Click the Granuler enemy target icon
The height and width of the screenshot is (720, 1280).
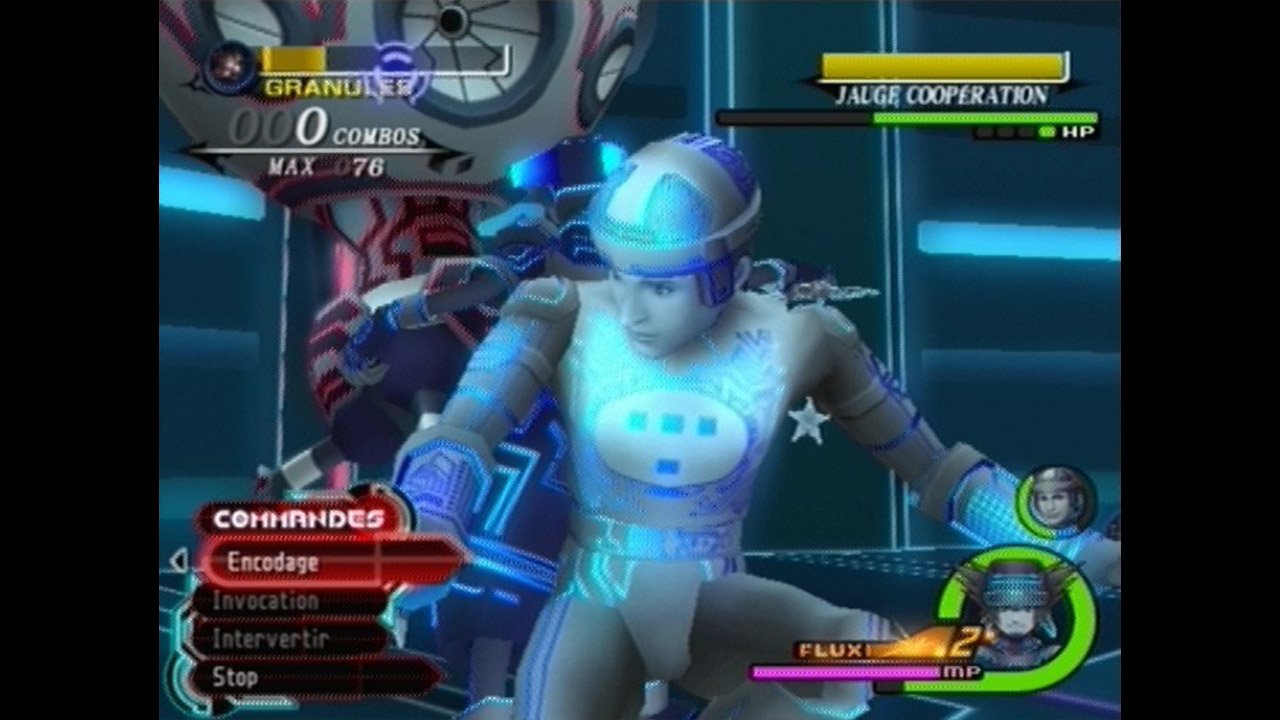click(229, 67)
